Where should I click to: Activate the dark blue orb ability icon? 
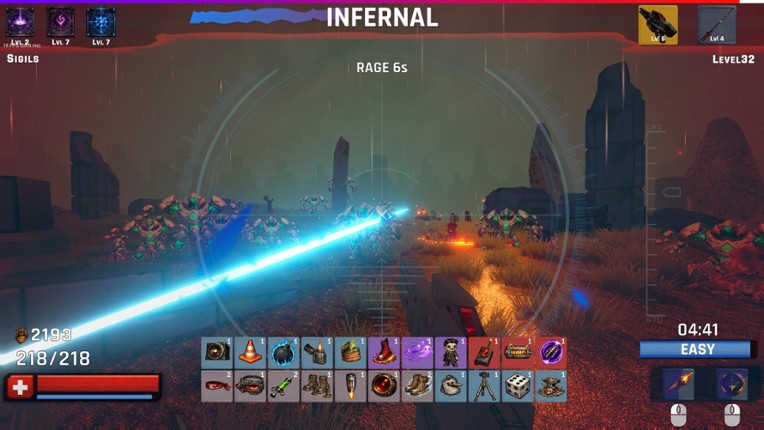(x=732, y=384)
